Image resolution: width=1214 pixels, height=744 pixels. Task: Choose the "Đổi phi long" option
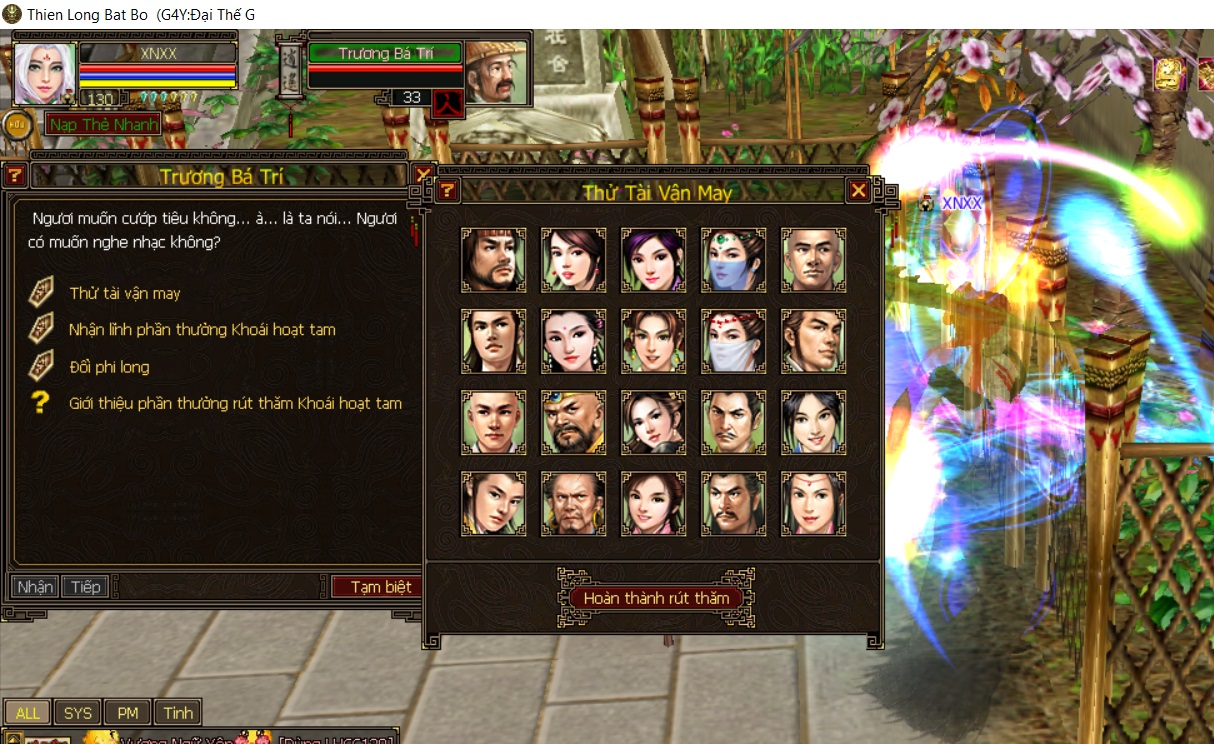pos(109,367)
